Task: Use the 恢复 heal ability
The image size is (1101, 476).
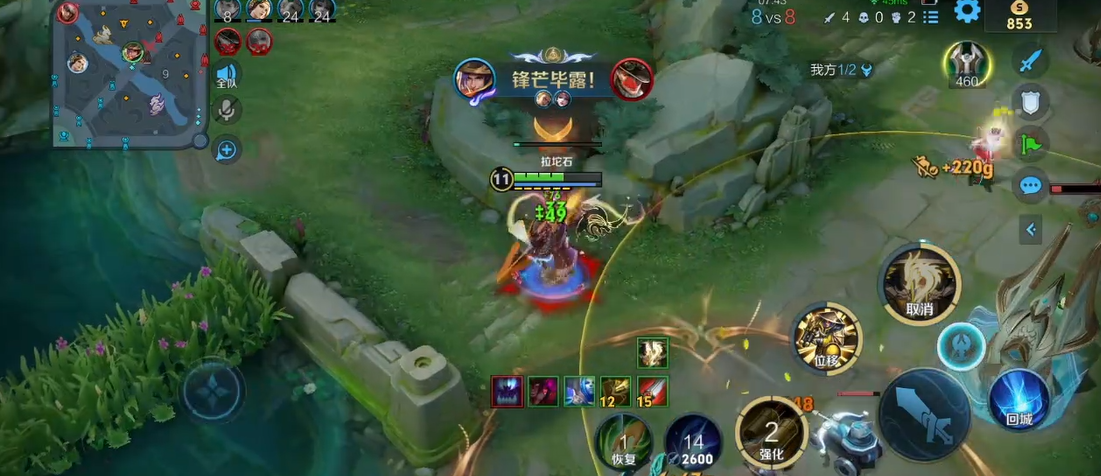Action: [x=623, y=442]
